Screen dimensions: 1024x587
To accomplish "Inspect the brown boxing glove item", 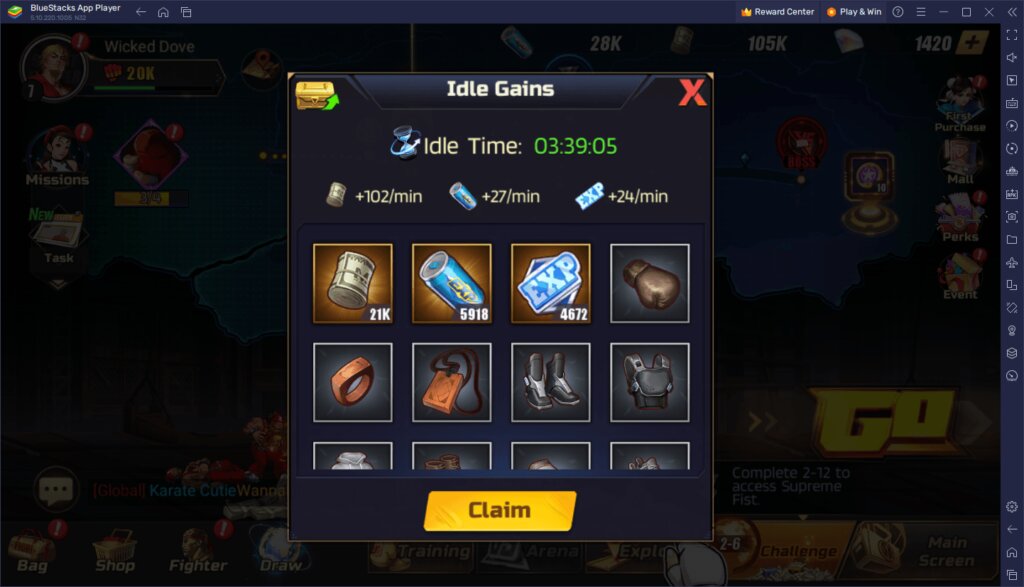I will pyautogui.click(x=649, y=283).
